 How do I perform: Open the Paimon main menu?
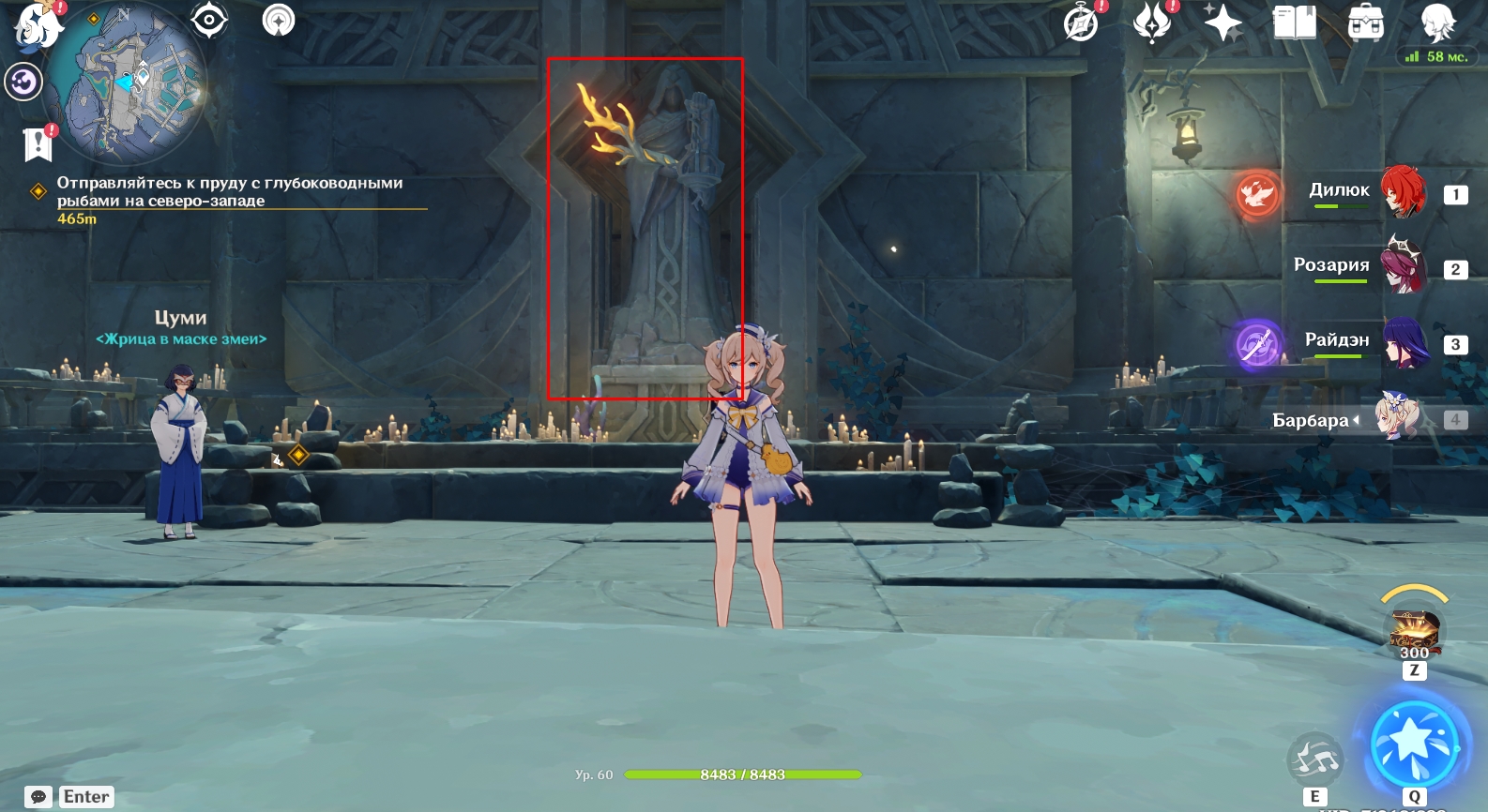[36, 25]
